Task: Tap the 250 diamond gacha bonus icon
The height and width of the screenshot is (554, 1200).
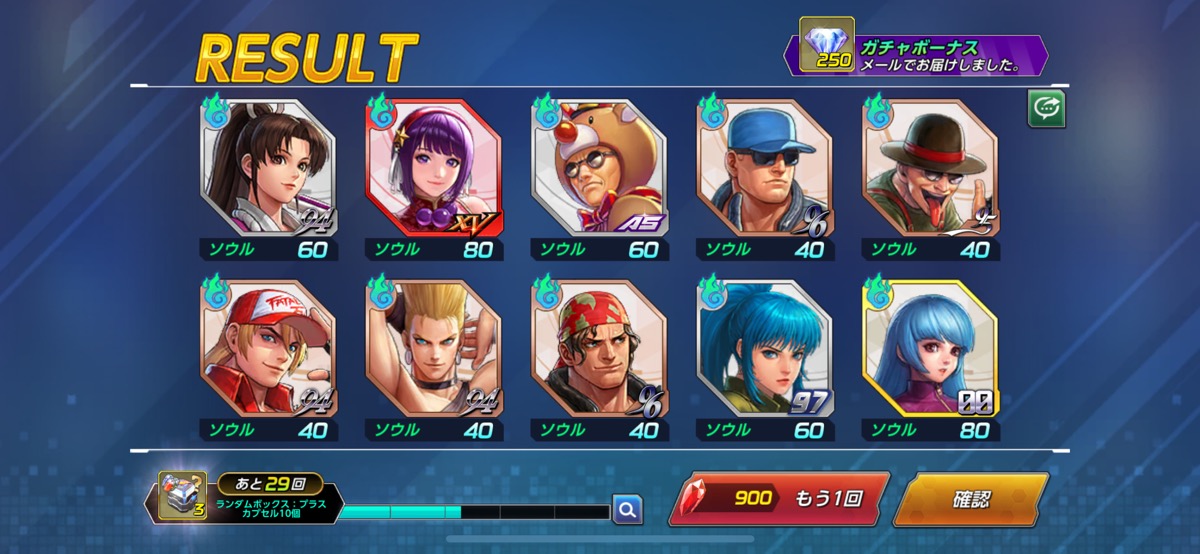Action: (826, 46)
